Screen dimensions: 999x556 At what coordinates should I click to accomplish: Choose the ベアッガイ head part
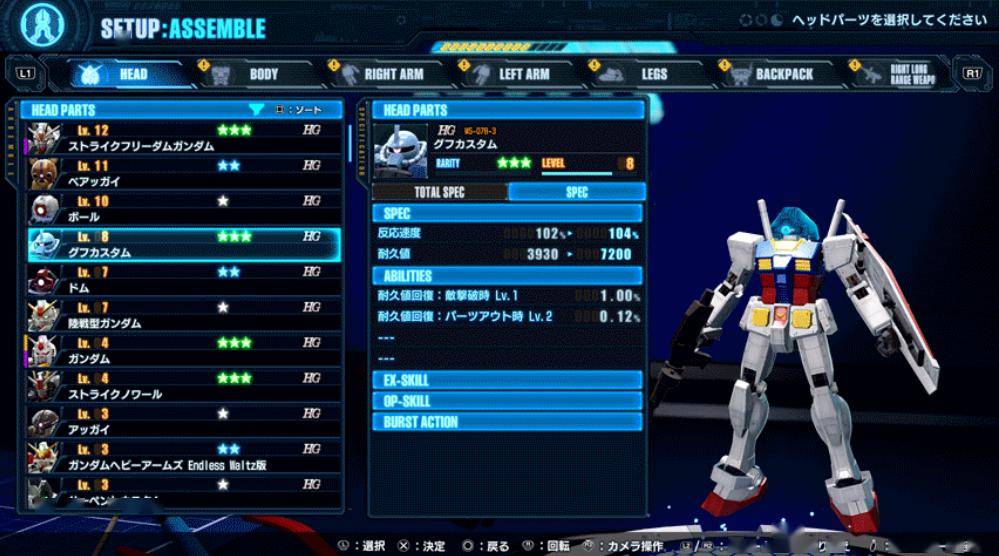pyautogui.click(x=184, y=173)
